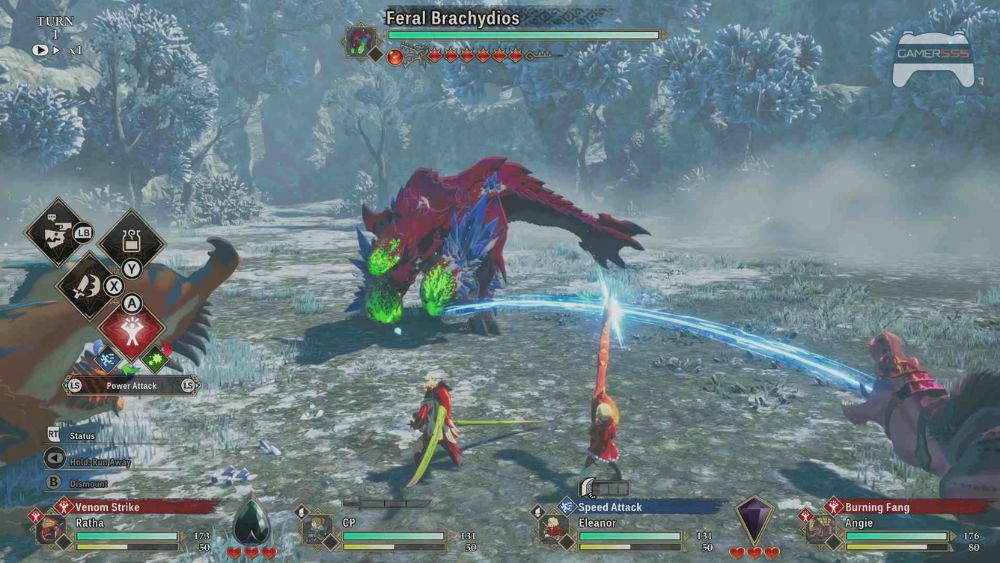Choose the Monstie command with dragon-head icon
The height and width of the screenshot is (563, 1000).
coord(52,232)
